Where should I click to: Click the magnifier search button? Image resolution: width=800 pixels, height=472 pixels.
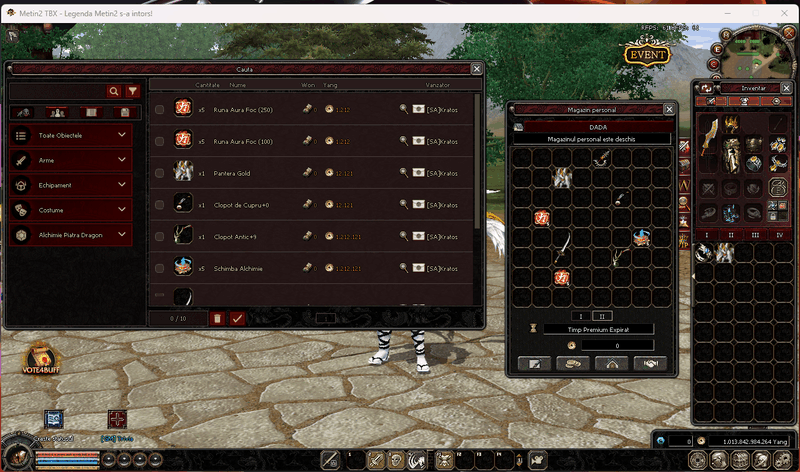115,91
